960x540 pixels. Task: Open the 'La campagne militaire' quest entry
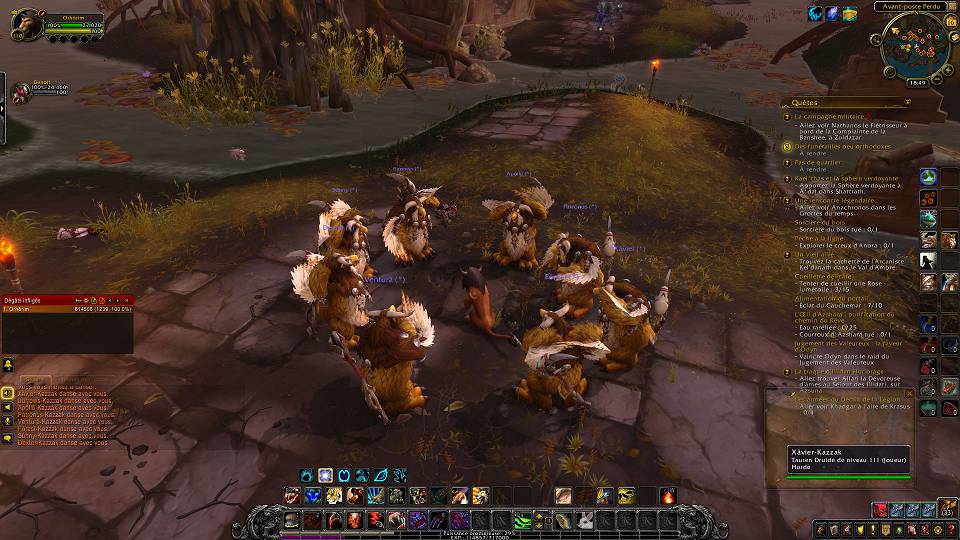tap(830, 116)
